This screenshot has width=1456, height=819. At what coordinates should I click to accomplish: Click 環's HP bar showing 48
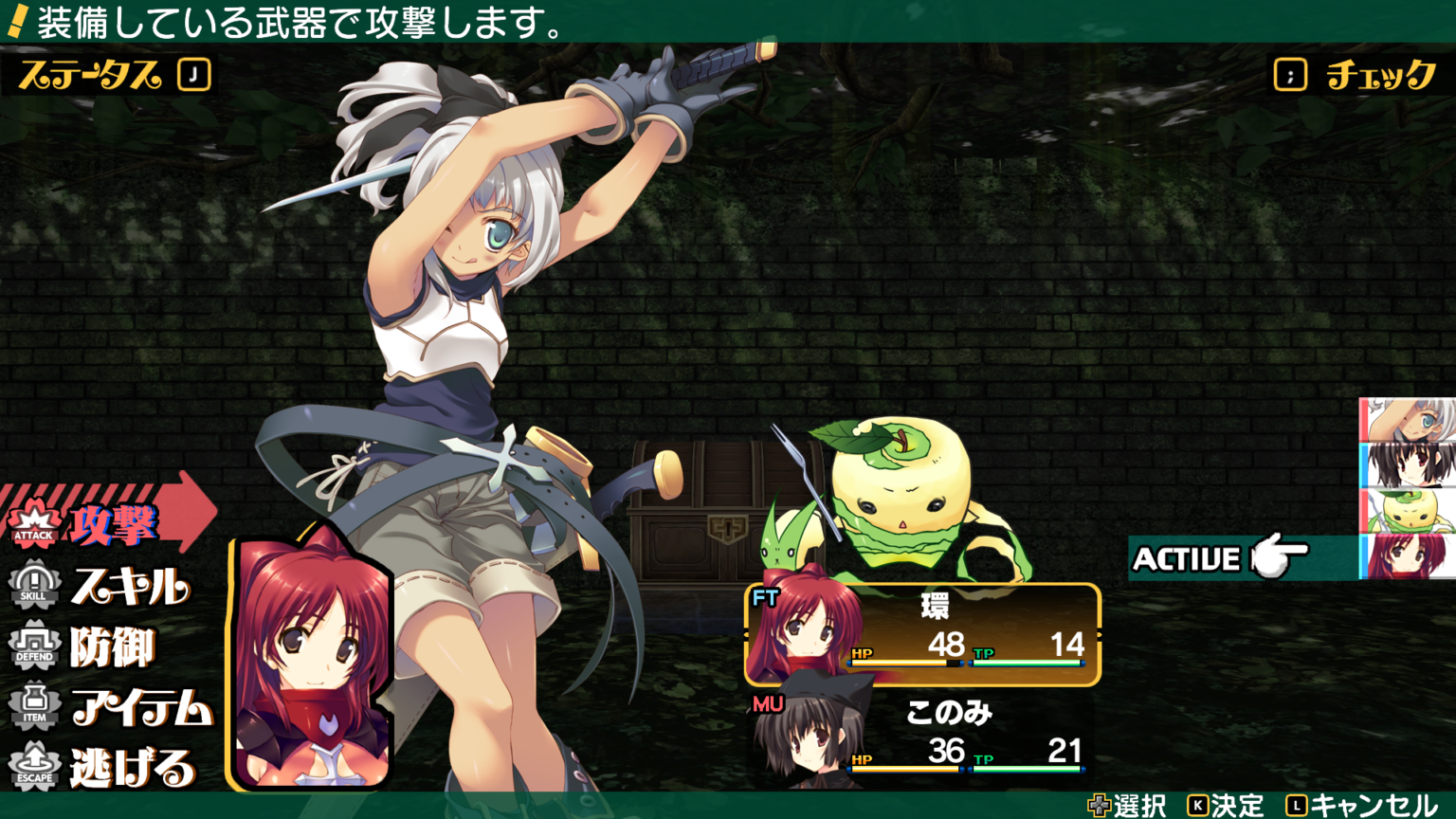pos(905,664)
